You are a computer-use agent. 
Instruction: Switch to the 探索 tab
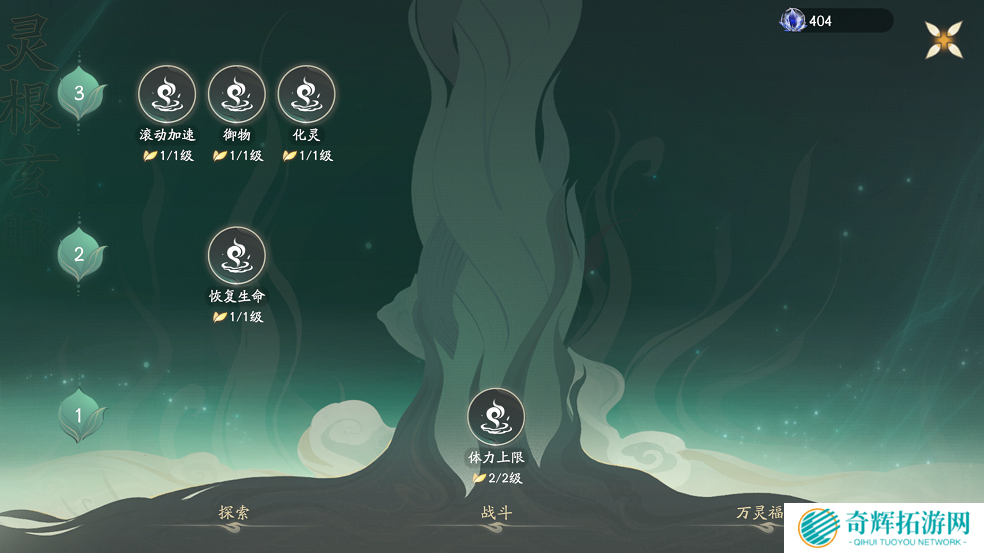coord(234,513)
